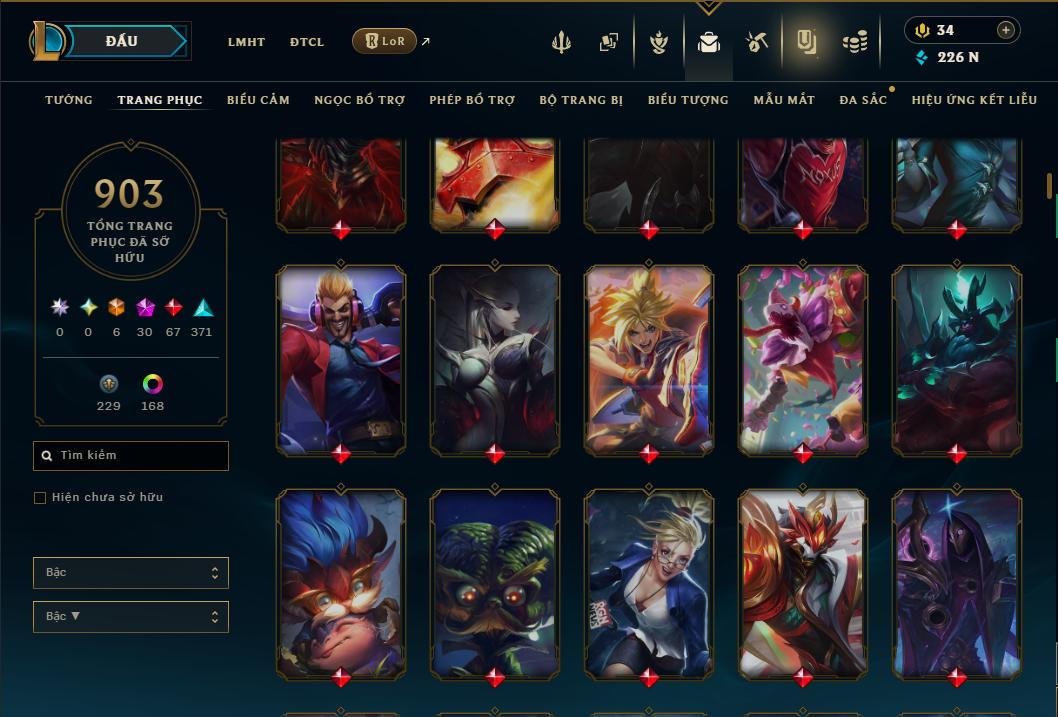
Task: Switch to the PHÉP BỔ TRỢ tab
Action: pos(472,100)
